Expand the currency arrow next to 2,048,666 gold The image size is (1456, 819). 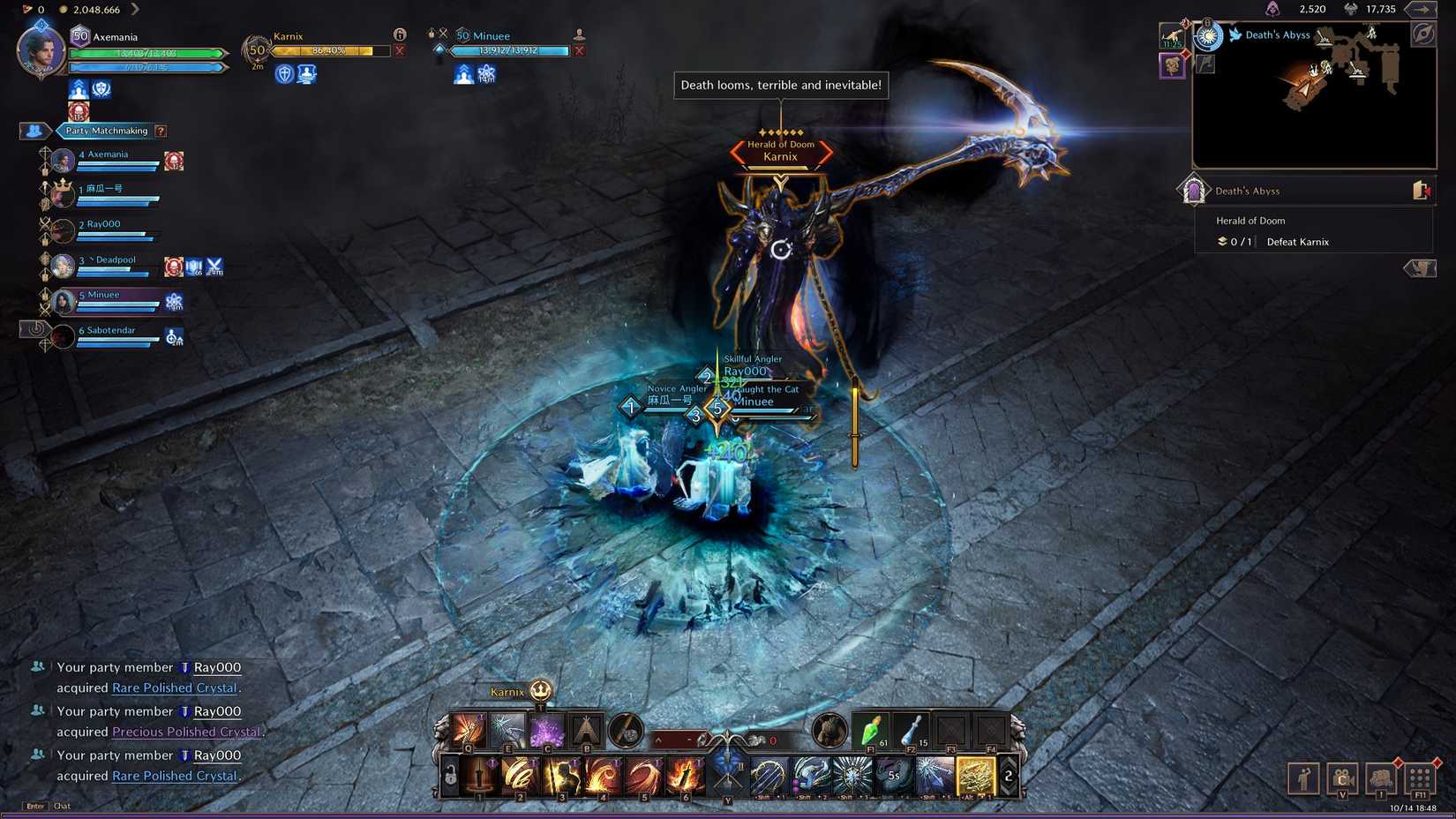click(134, 10)
